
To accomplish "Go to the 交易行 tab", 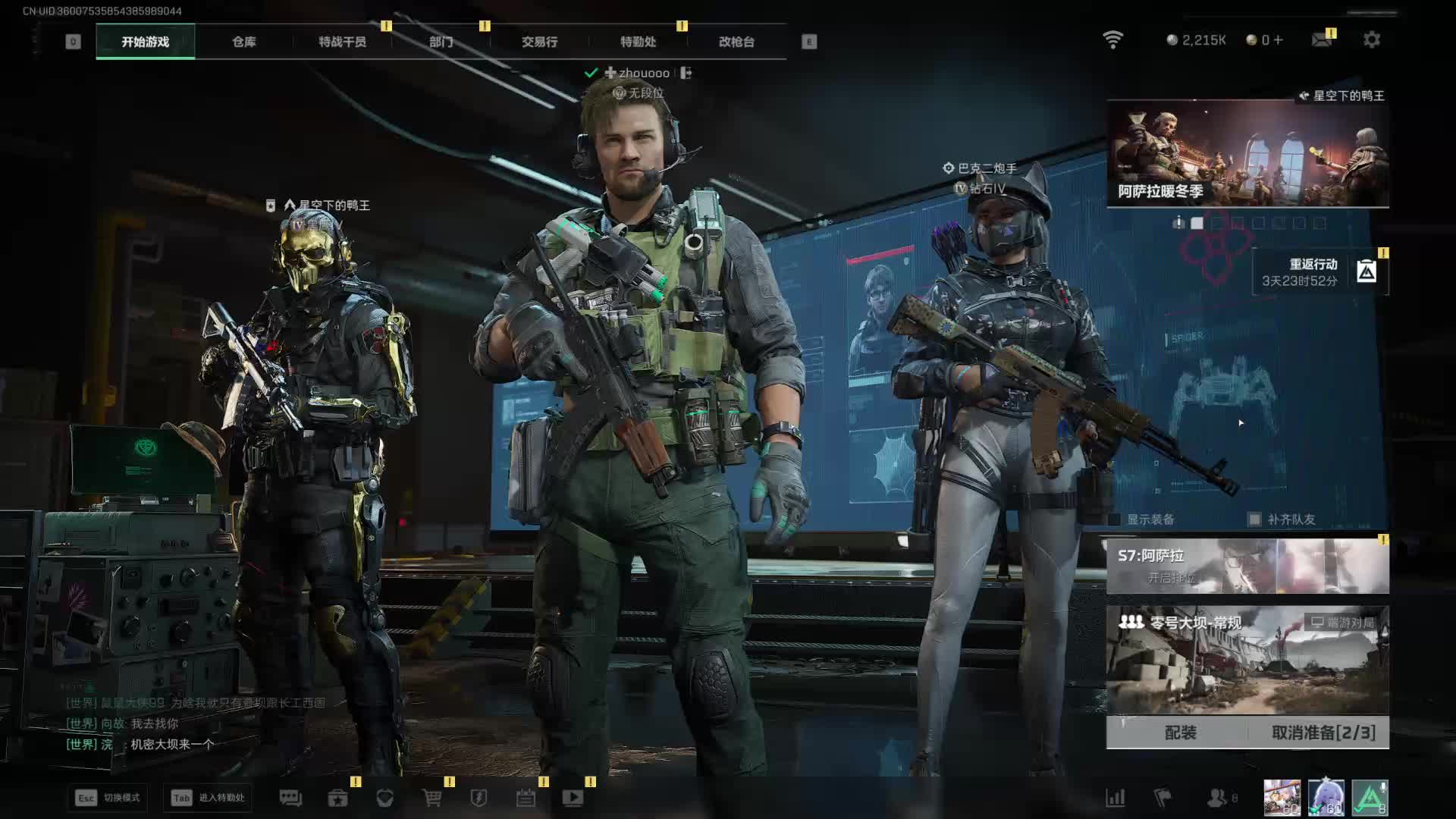I will pos(539,42).
